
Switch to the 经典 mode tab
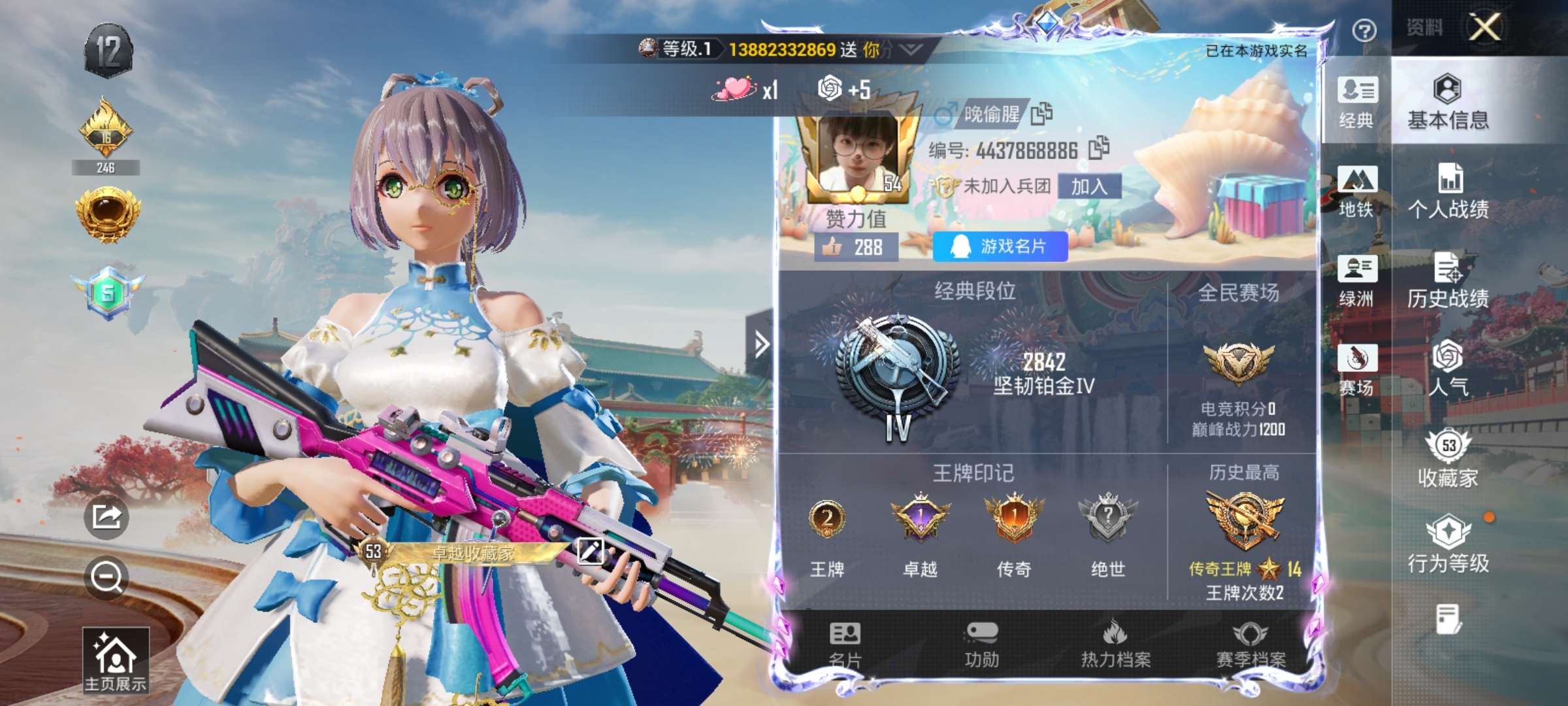pos(1357,103)
